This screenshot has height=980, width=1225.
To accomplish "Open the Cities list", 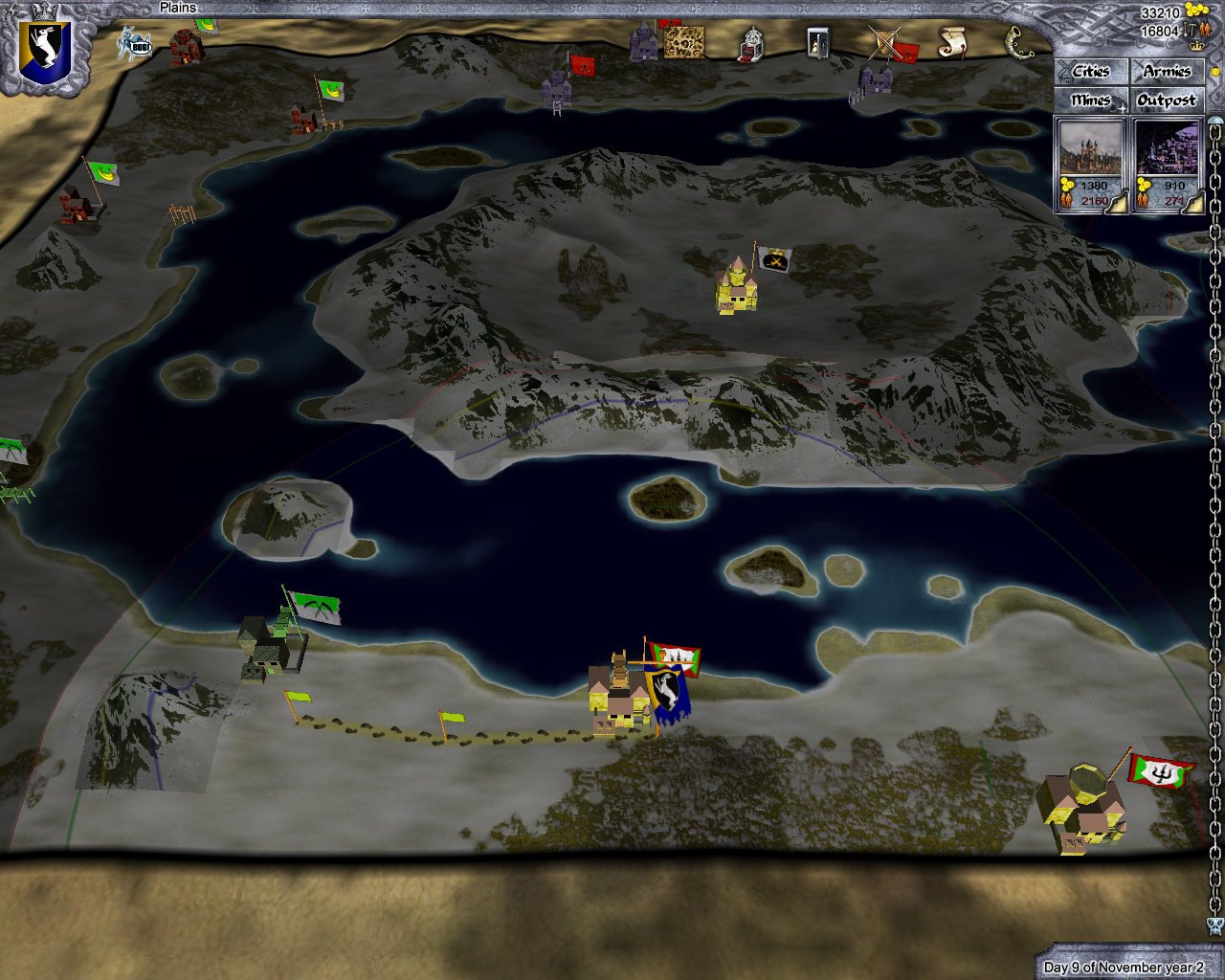I will (1090, 72).
